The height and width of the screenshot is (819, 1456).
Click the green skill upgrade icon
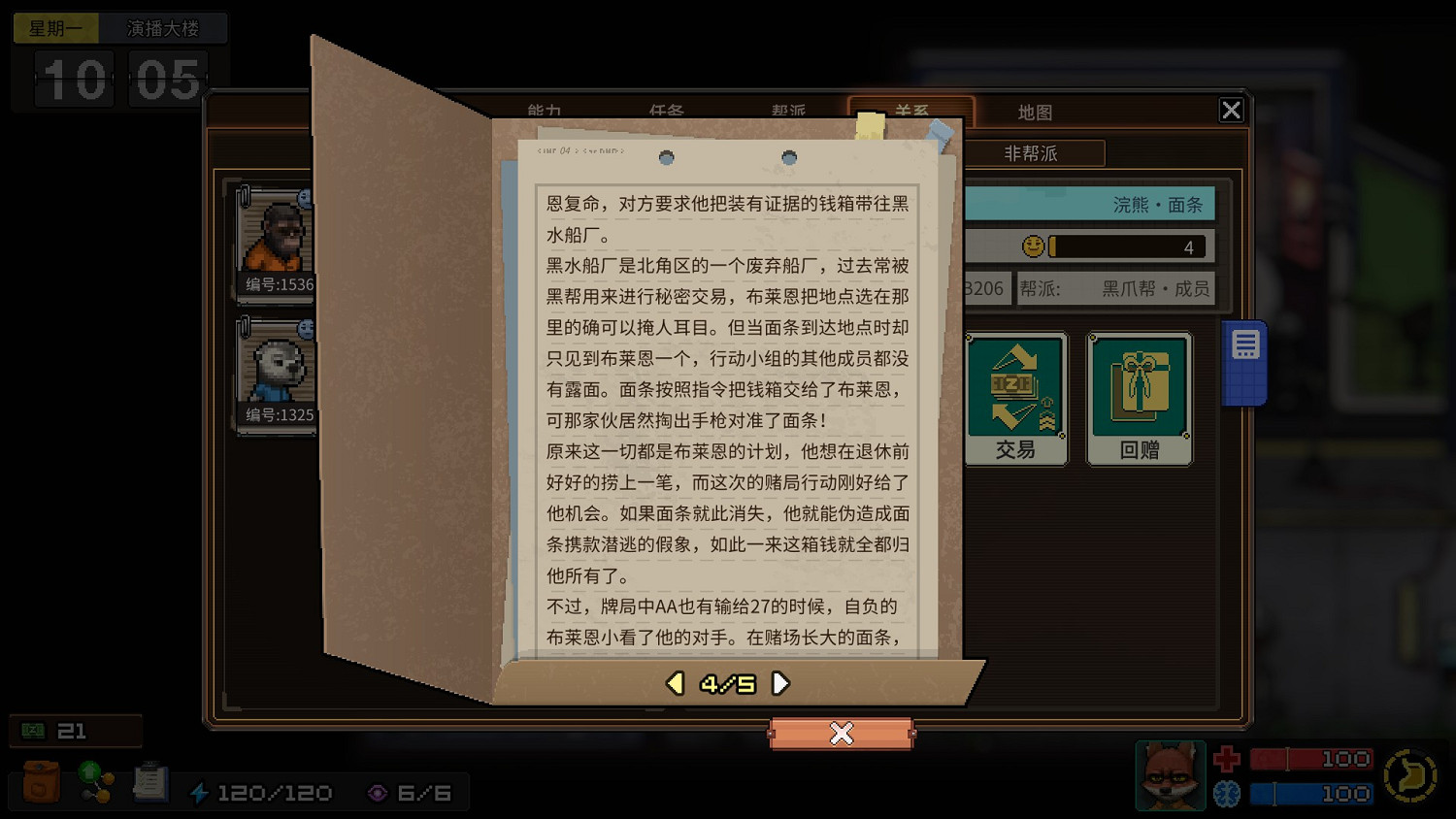94,781
